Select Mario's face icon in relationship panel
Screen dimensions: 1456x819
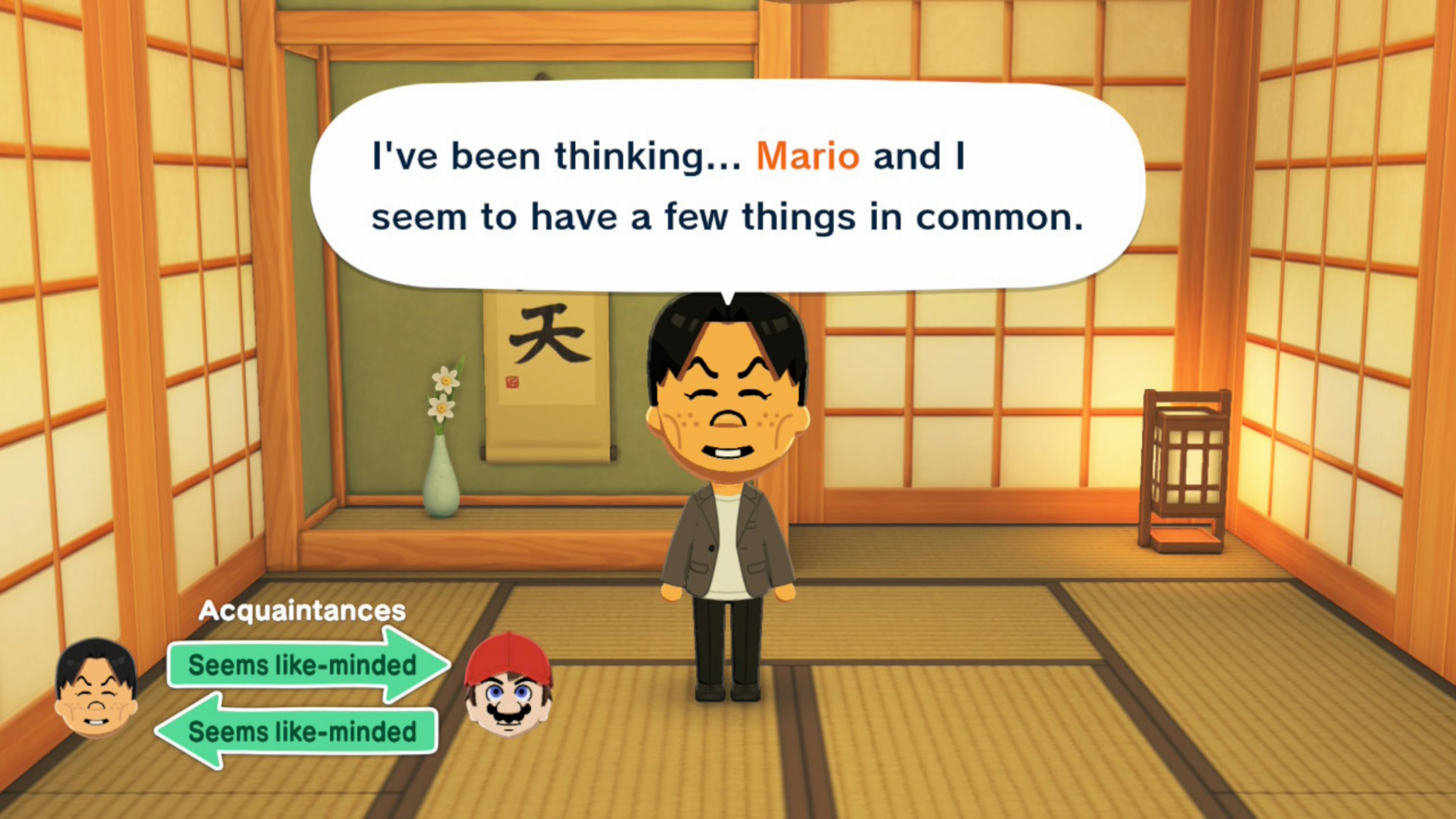coord(508,686)
